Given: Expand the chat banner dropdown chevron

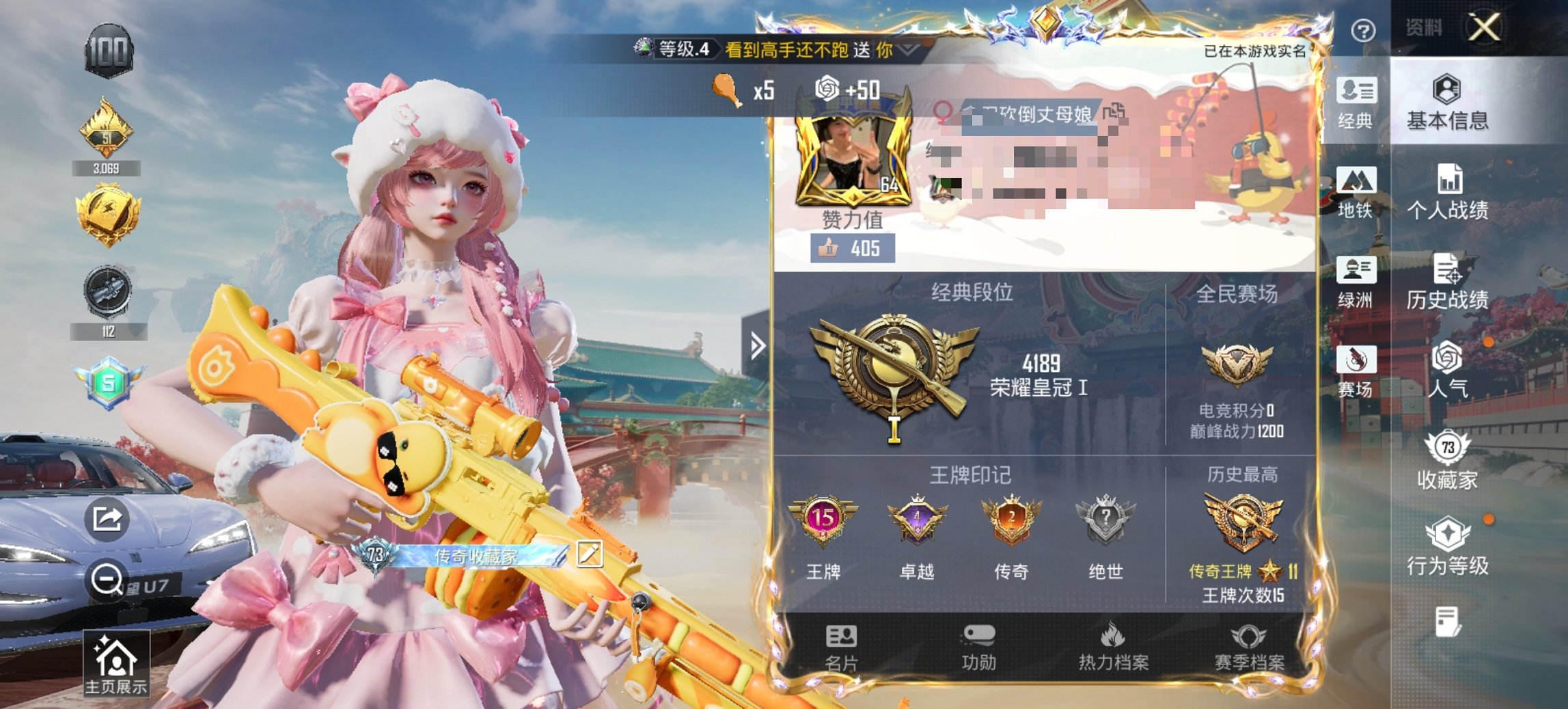Looking at the screenshot, I should tap(907, 50).
